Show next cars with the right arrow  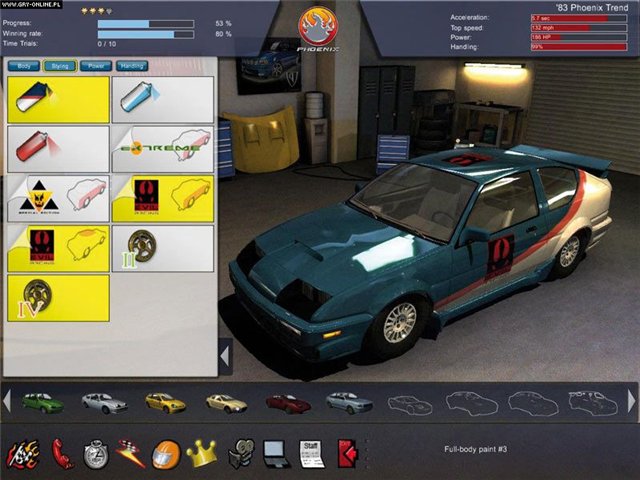tap(631, 401)
